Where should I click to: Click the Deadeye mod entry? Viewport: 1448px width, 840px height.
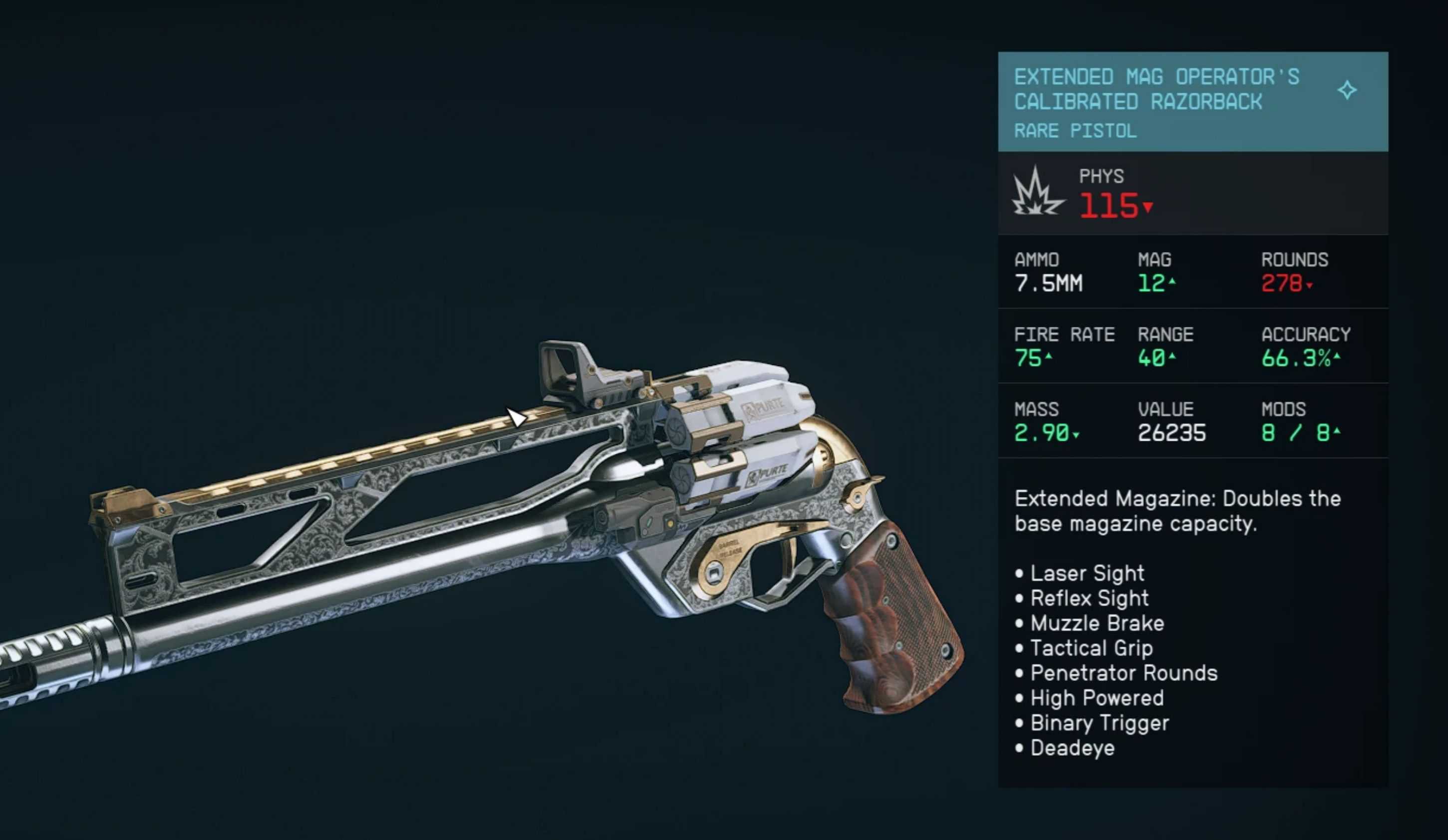[x=1072, y=748]
